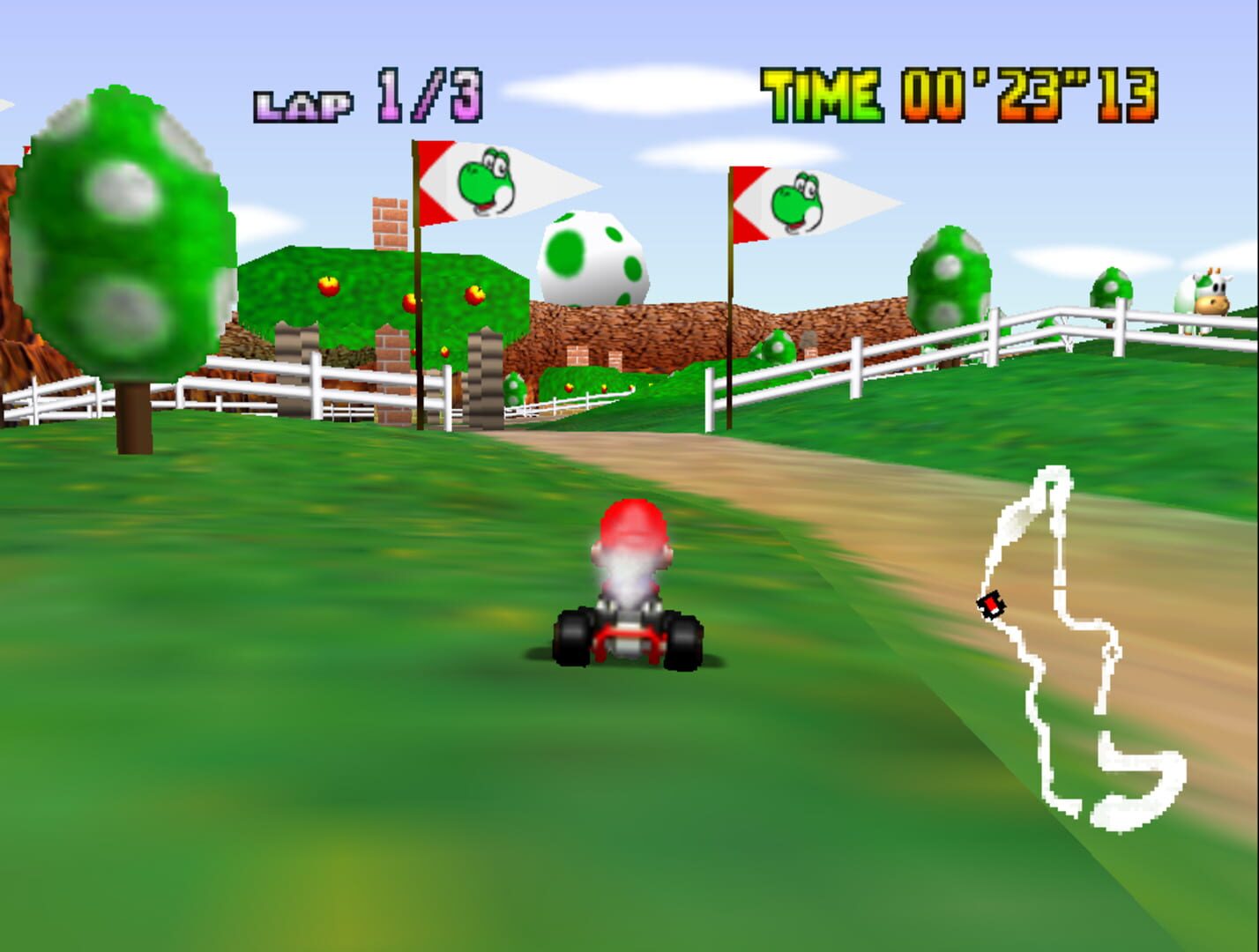Click the brick chimney on the hedge house
Image resolution: width=1259 pixels, height=952 pixels.
[391, 220]
